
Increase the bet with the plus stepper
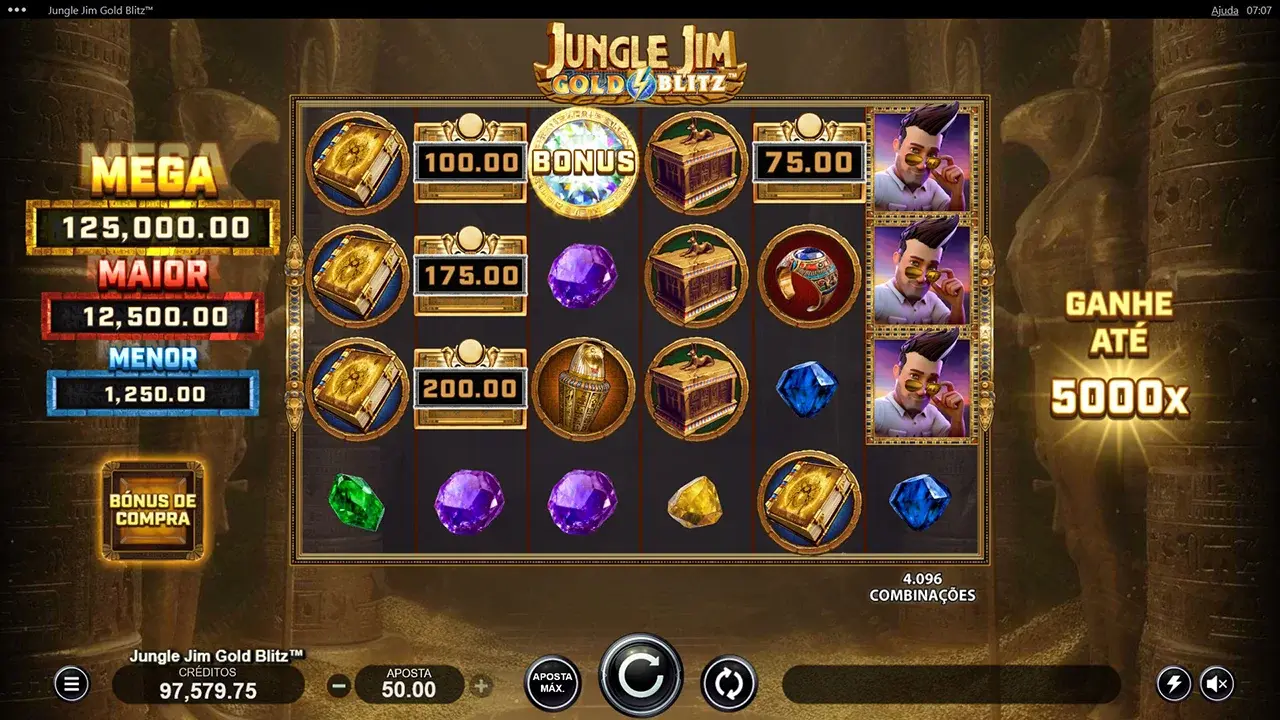[482, 684]
